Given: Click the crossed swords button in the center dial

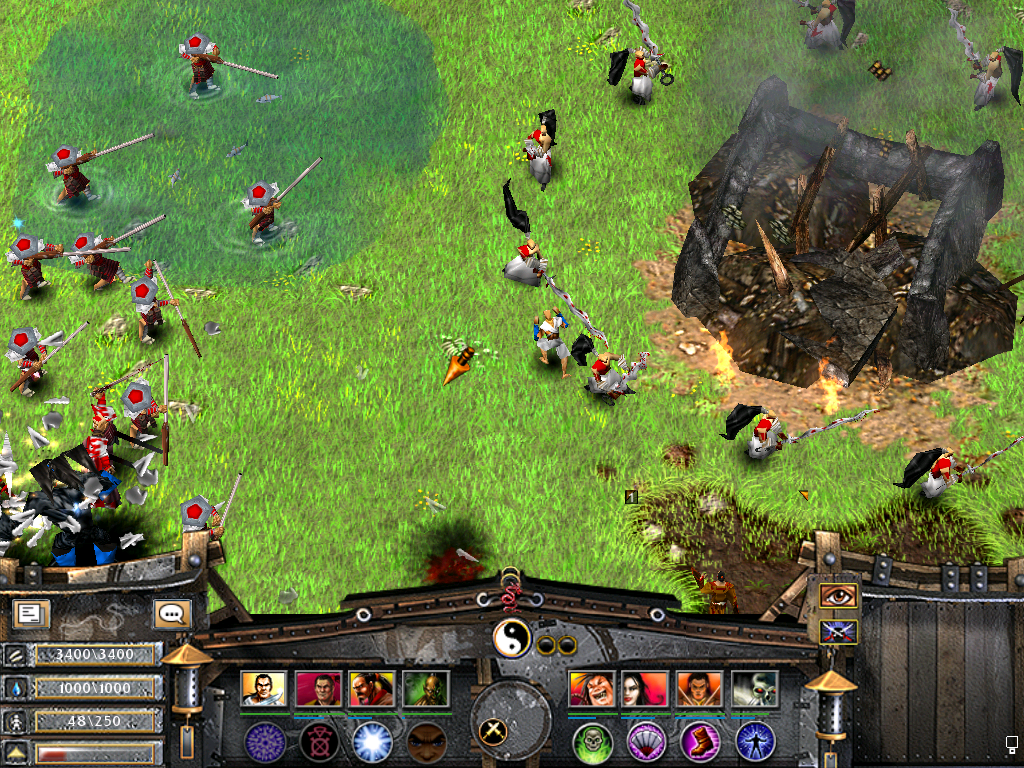Looking at the screenshot, I should tap(493, 731).
